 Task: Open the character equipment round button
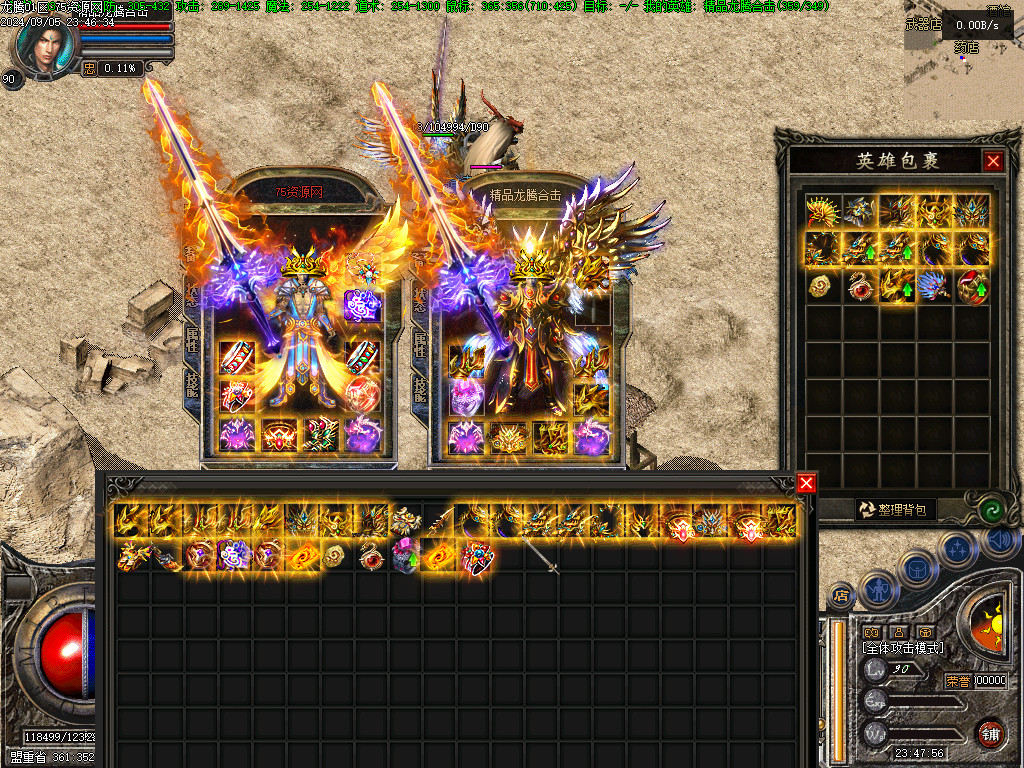click(x=877, y=589)
